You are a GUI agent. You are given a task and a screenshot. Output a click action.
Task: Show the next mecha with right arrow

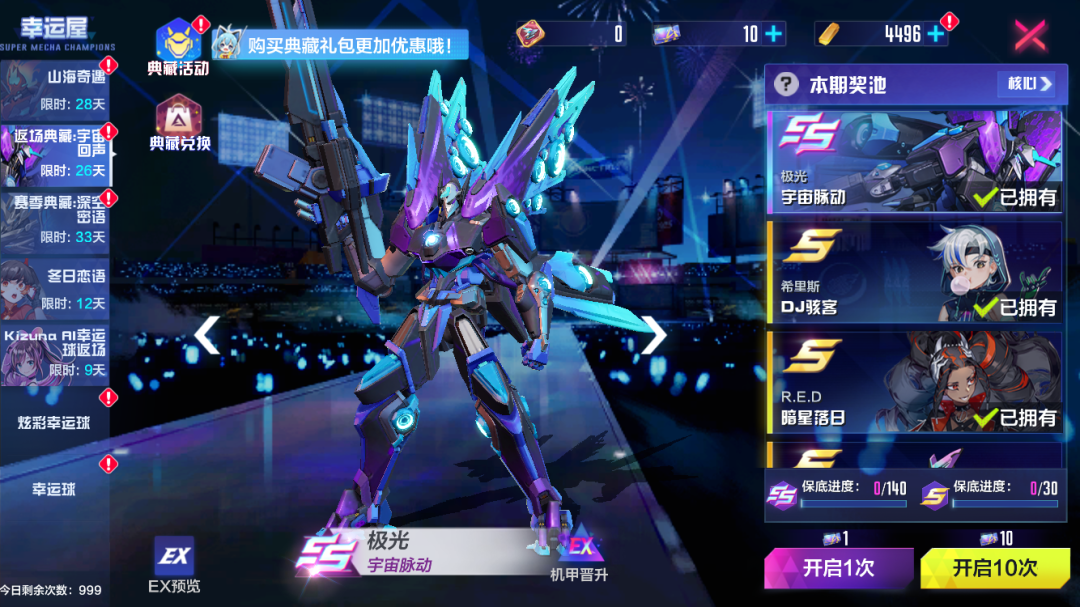pos(653,335)
